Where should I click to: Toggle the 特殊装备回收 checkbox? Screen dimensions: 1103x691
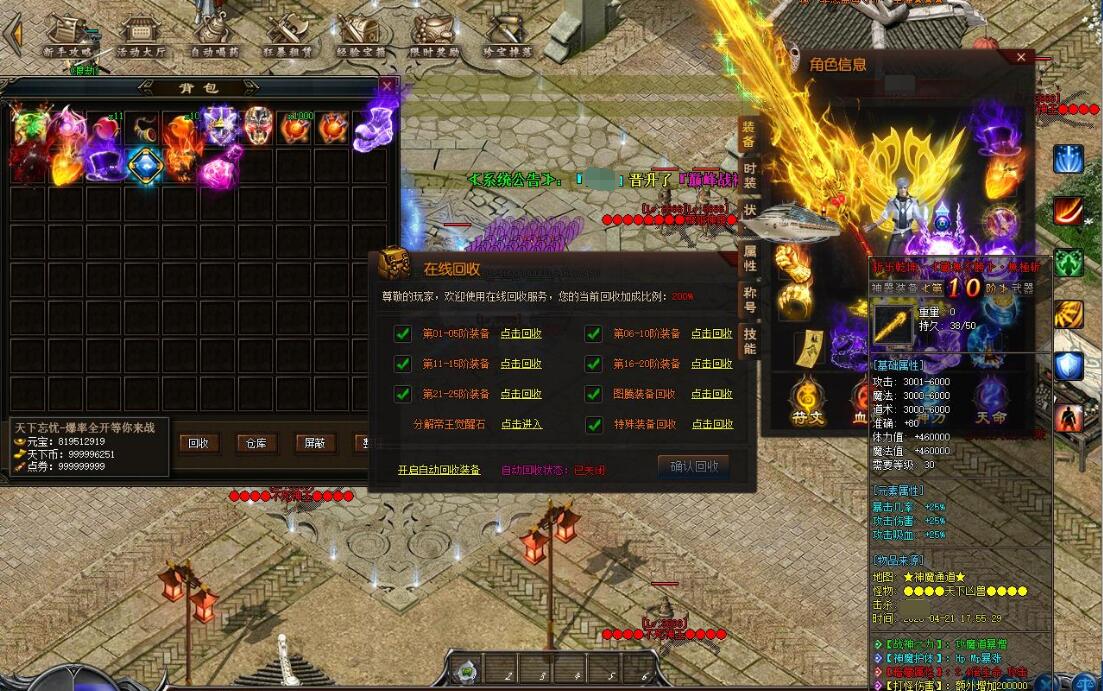pos(593,424)
